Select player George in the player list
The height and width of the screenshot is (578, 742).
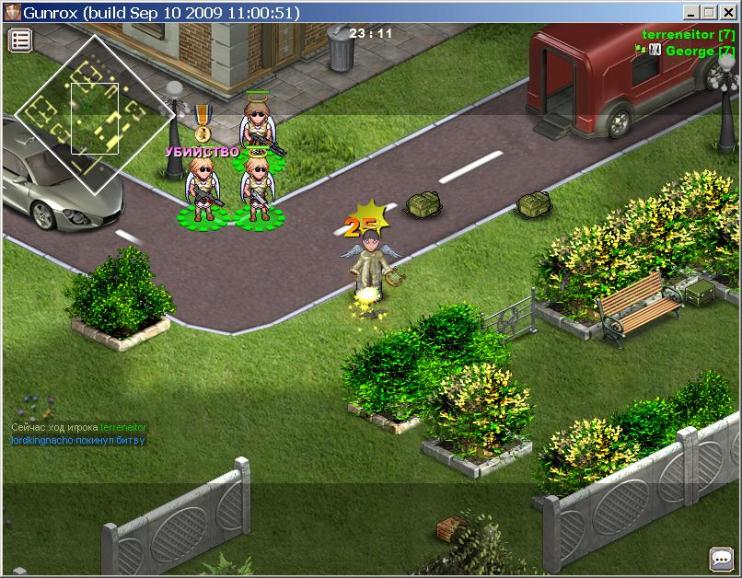tap(691, 50)
